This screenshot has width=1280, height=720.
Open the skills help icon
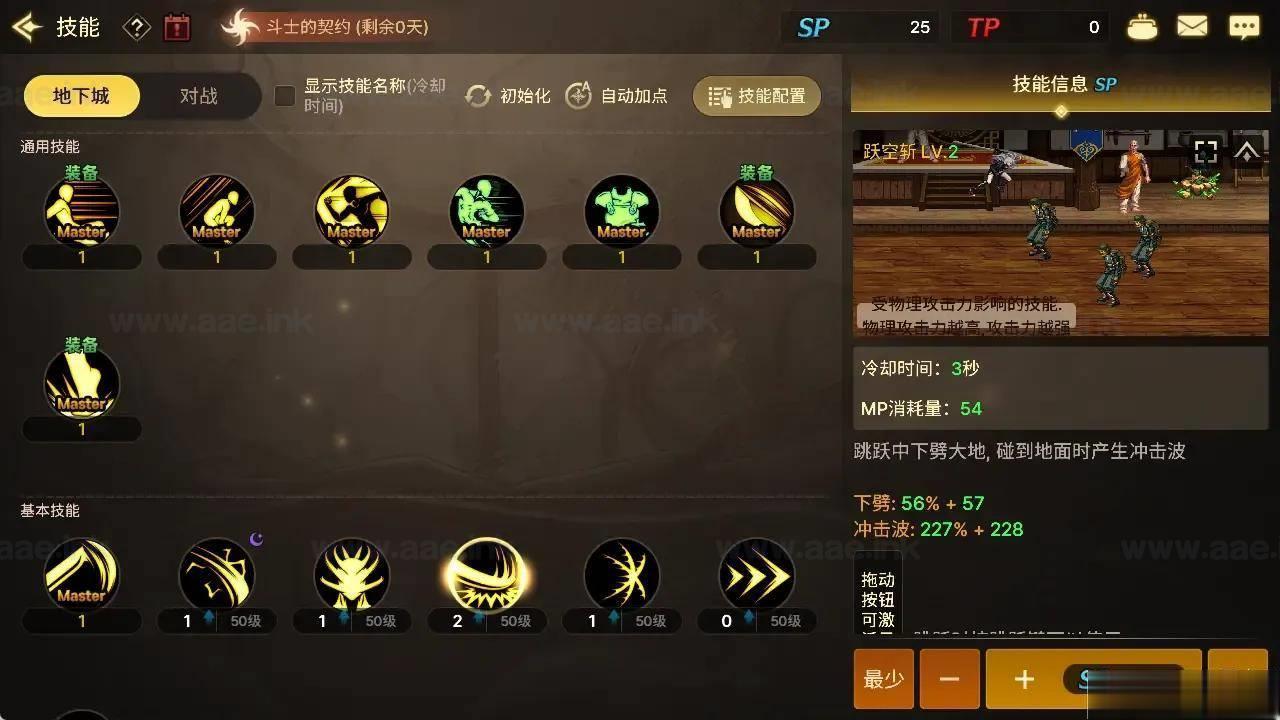(x=136, y=27)
